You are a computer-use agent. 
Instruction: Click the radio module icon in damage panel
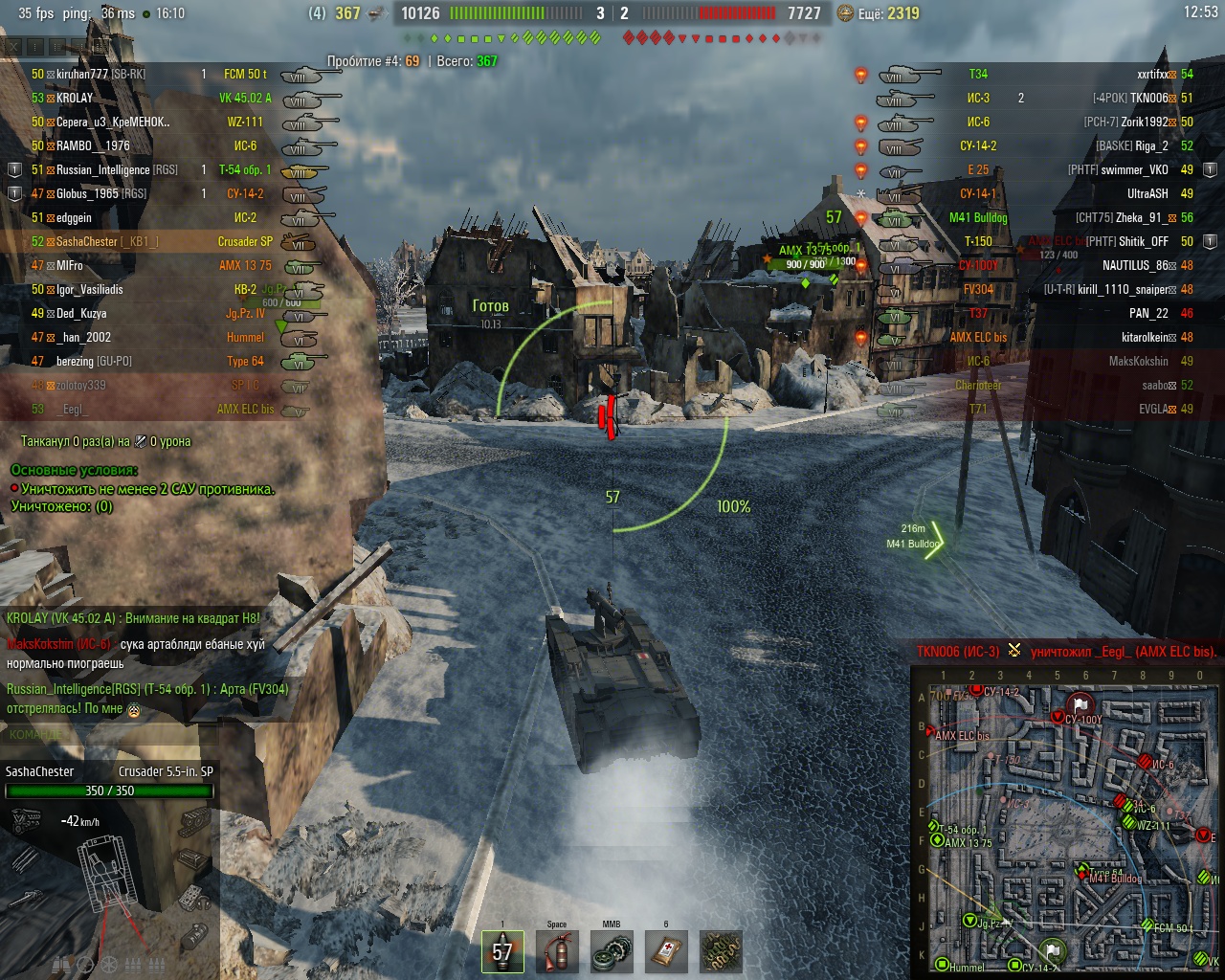point(195,898)
